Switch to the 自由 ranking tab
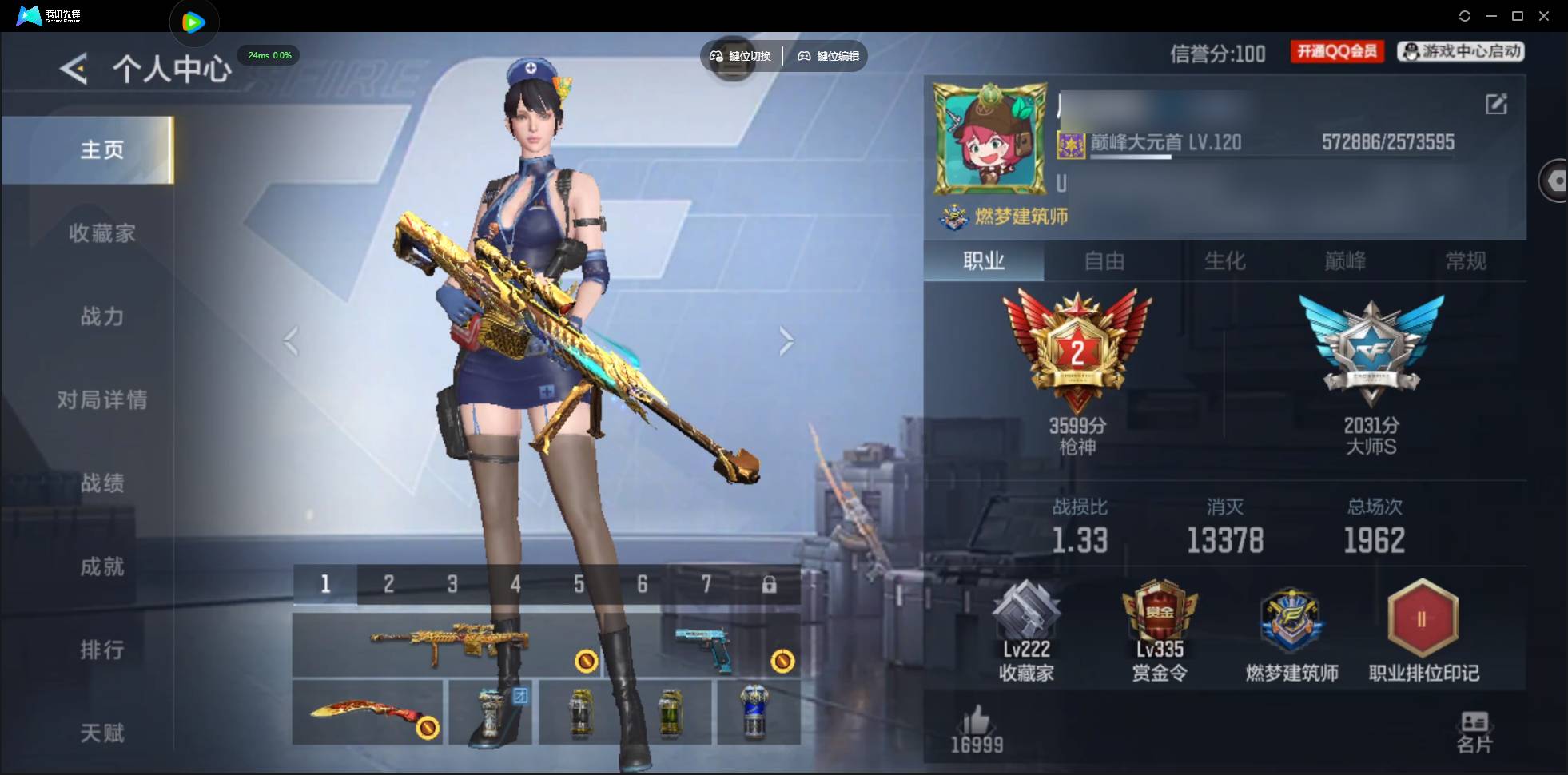1568x775 pixels. 1105,261
